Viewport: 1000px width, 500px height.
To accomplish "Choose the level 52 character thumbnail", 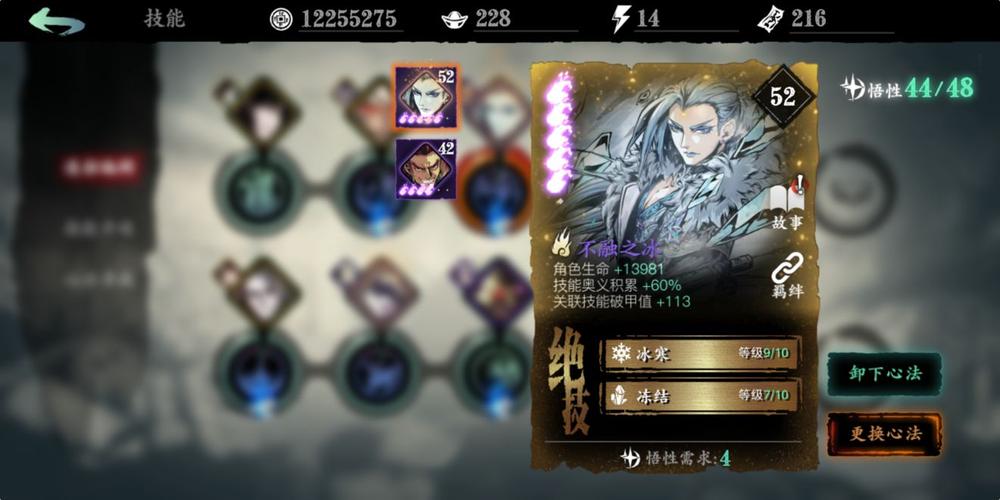I will point(425,97).
